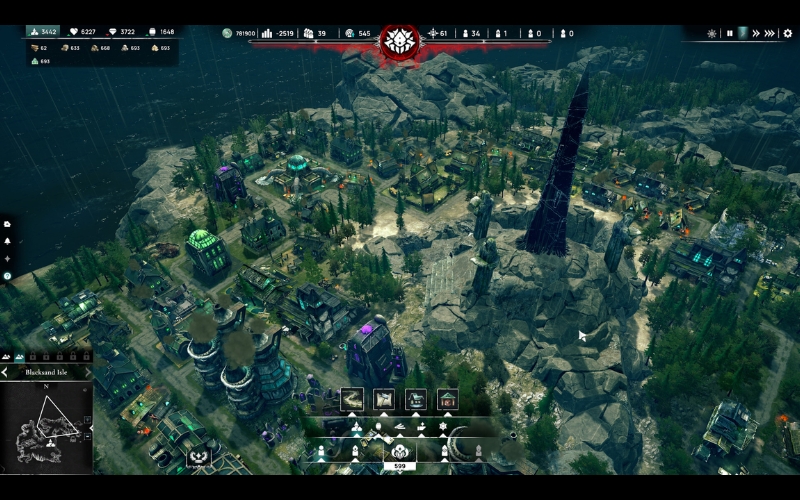
Task: Select the road building tile
Action: pos(352,399)
